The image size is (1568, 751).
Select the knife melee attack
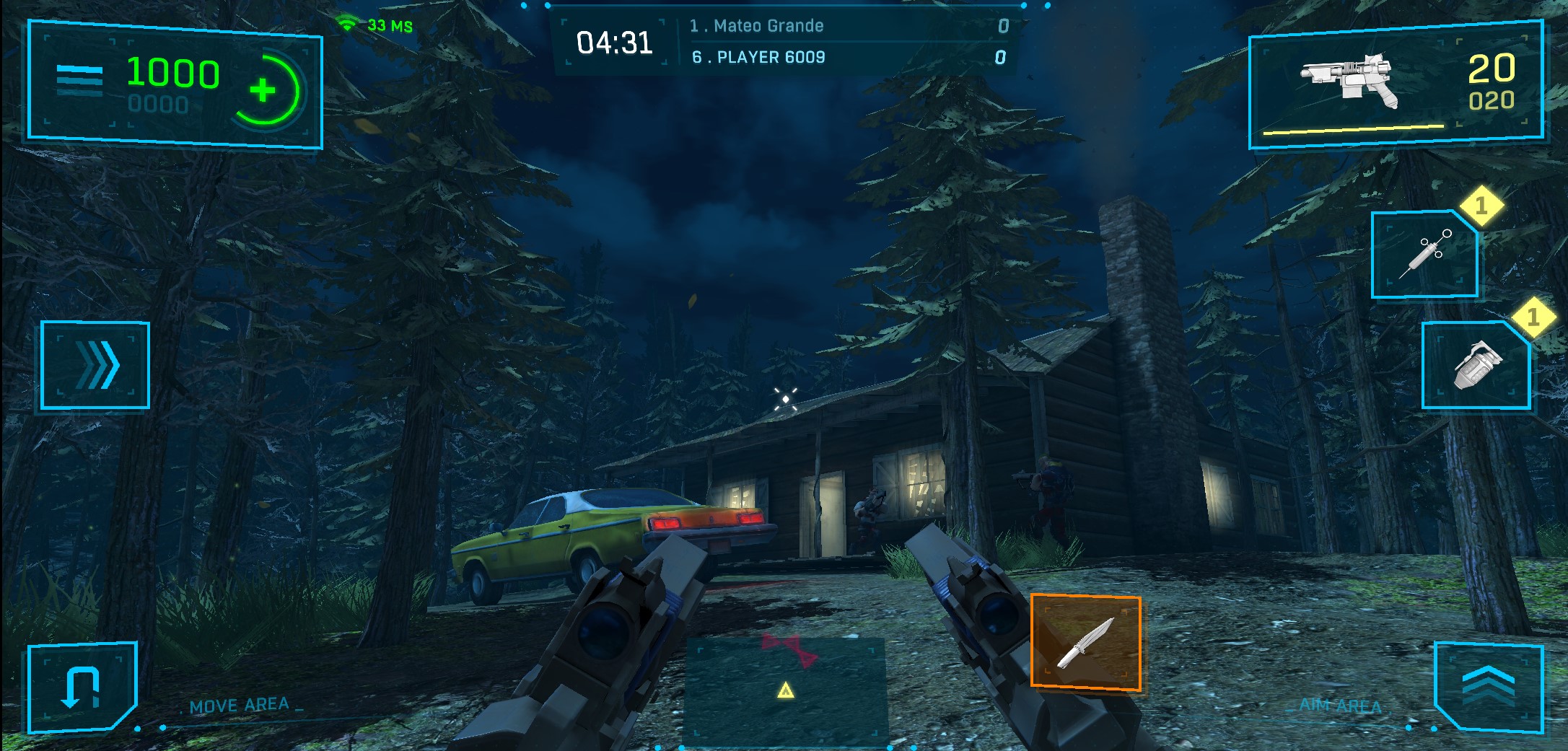pyautogui.click(x=1085, y=642)
